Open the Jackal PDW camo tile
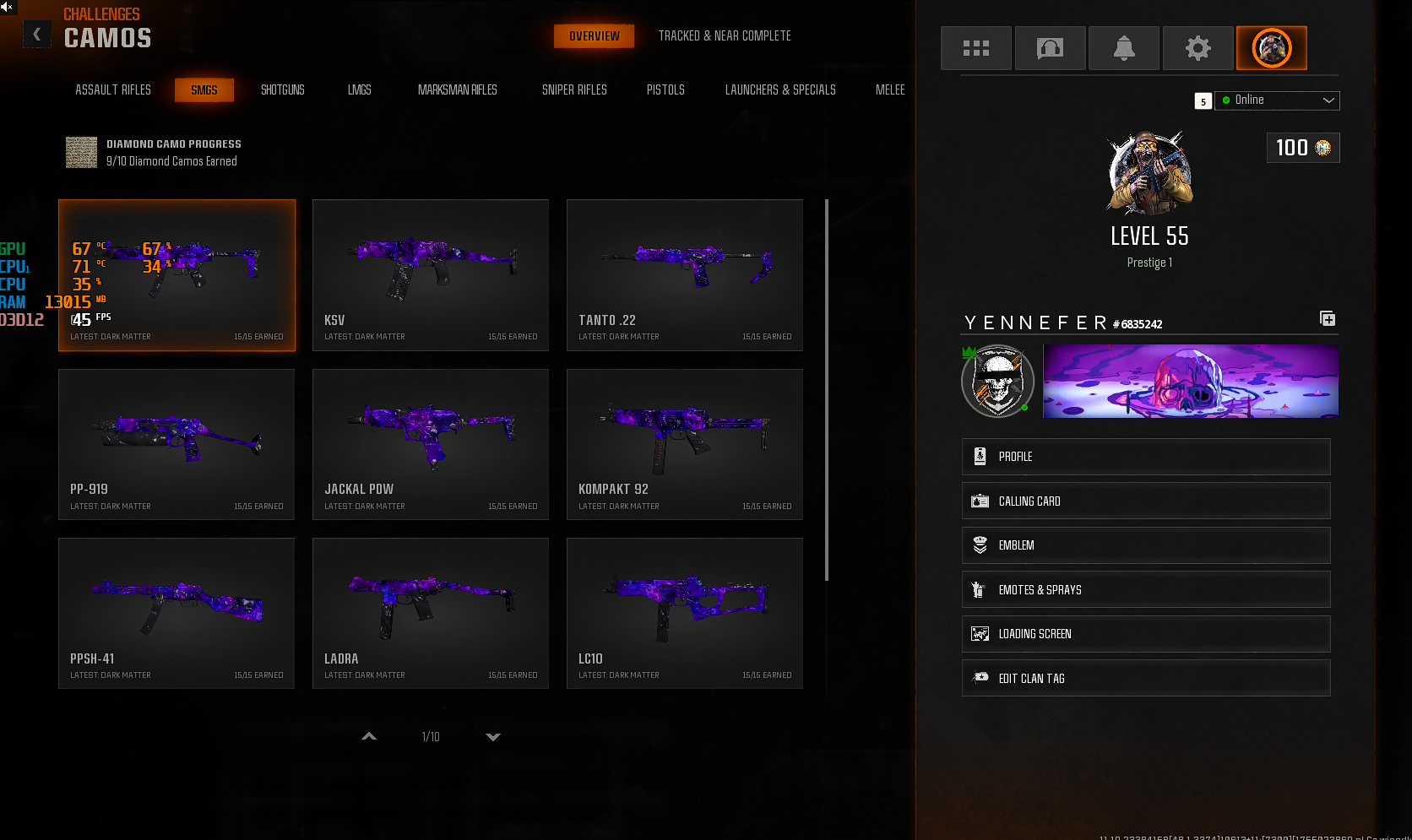This screenshot has height=840, width=1412. pyautogui.click(x=431, y=444)
